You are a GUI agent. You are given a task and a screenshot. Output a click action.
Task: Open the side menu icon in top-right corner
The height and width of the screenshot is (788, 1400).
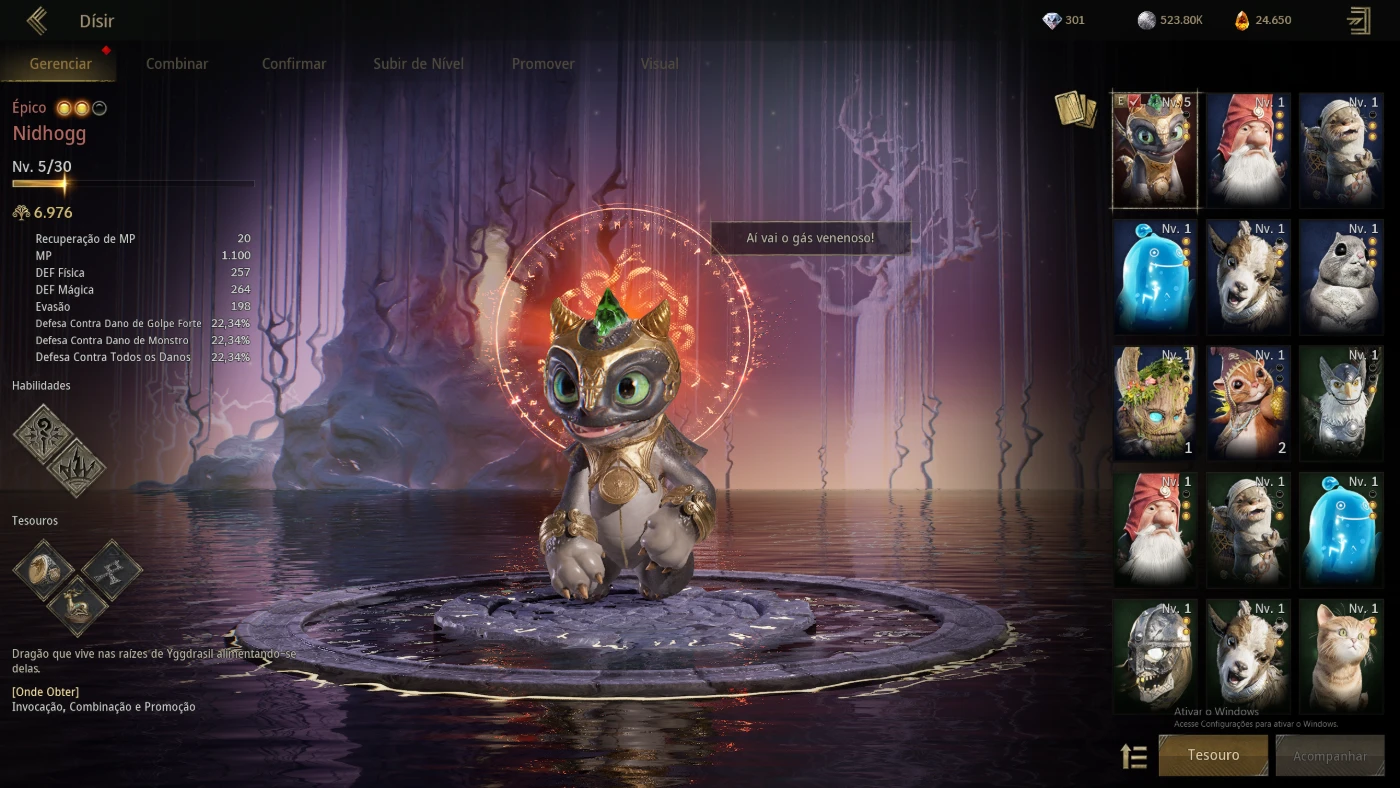tap(1358, 20)
